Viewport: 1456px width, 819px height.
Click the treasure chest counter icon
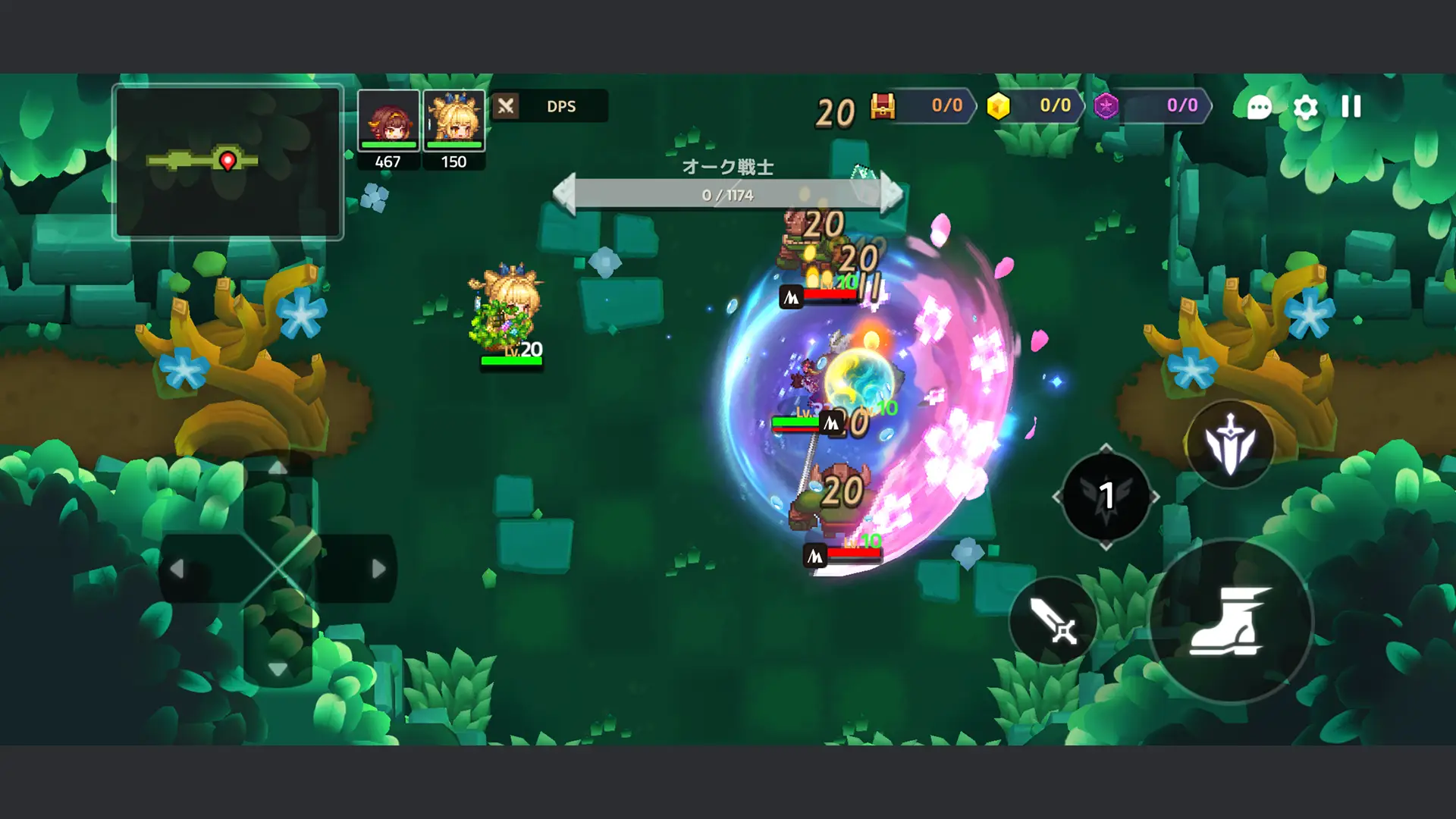coord(884,107)
